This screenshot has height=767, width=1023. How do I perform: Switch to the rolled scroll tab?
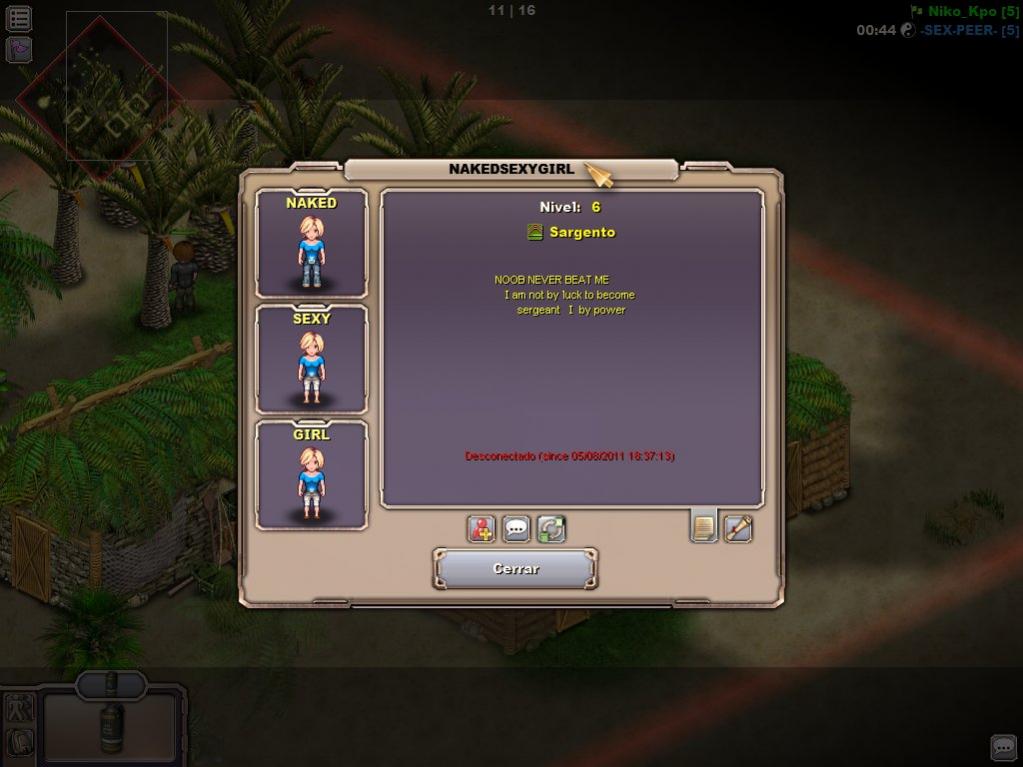738,527
